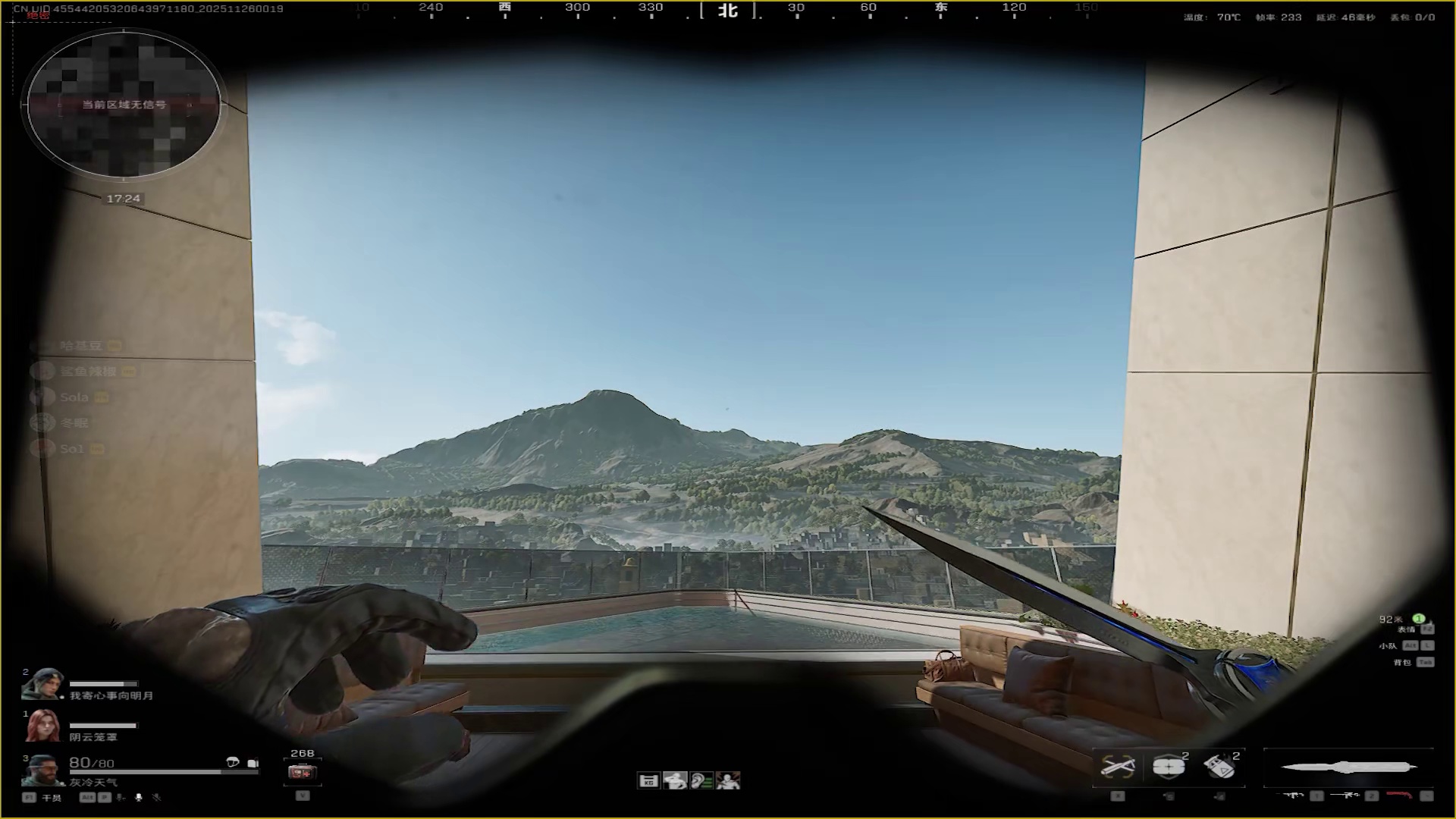Click the KG weight status icon

648,780
